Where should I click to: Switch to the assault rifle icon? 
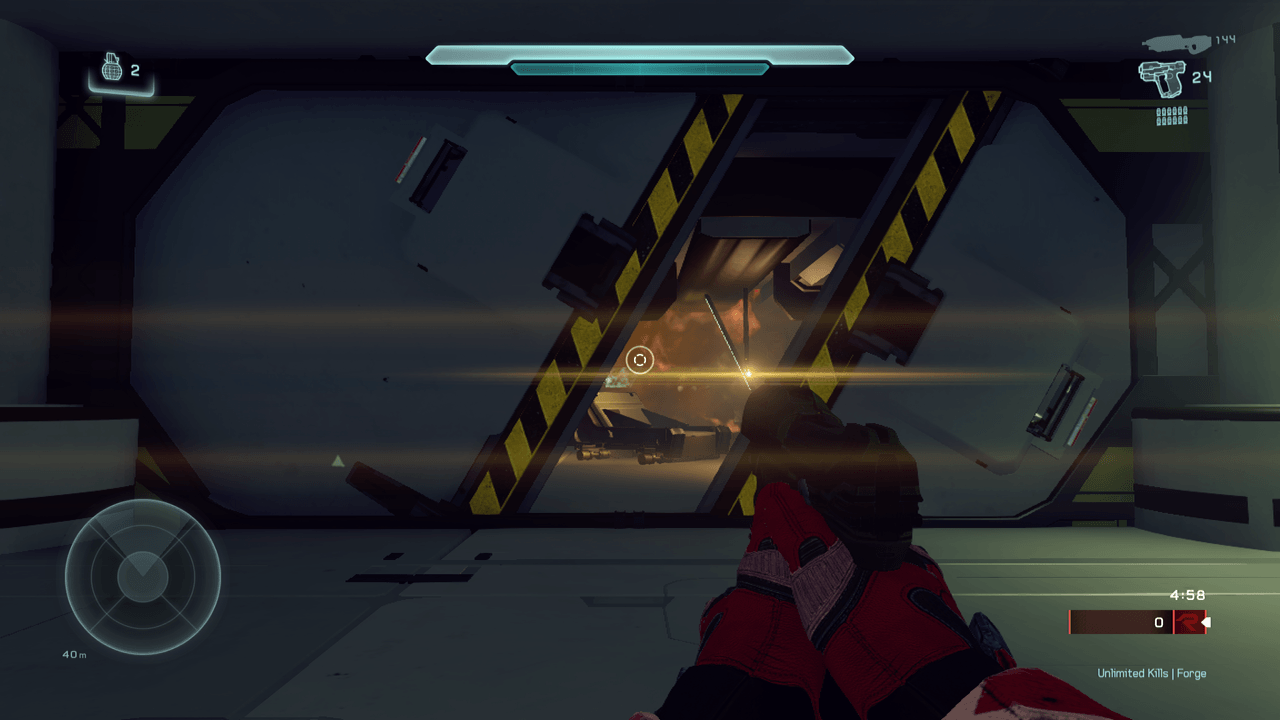[x=1175, y=42]
